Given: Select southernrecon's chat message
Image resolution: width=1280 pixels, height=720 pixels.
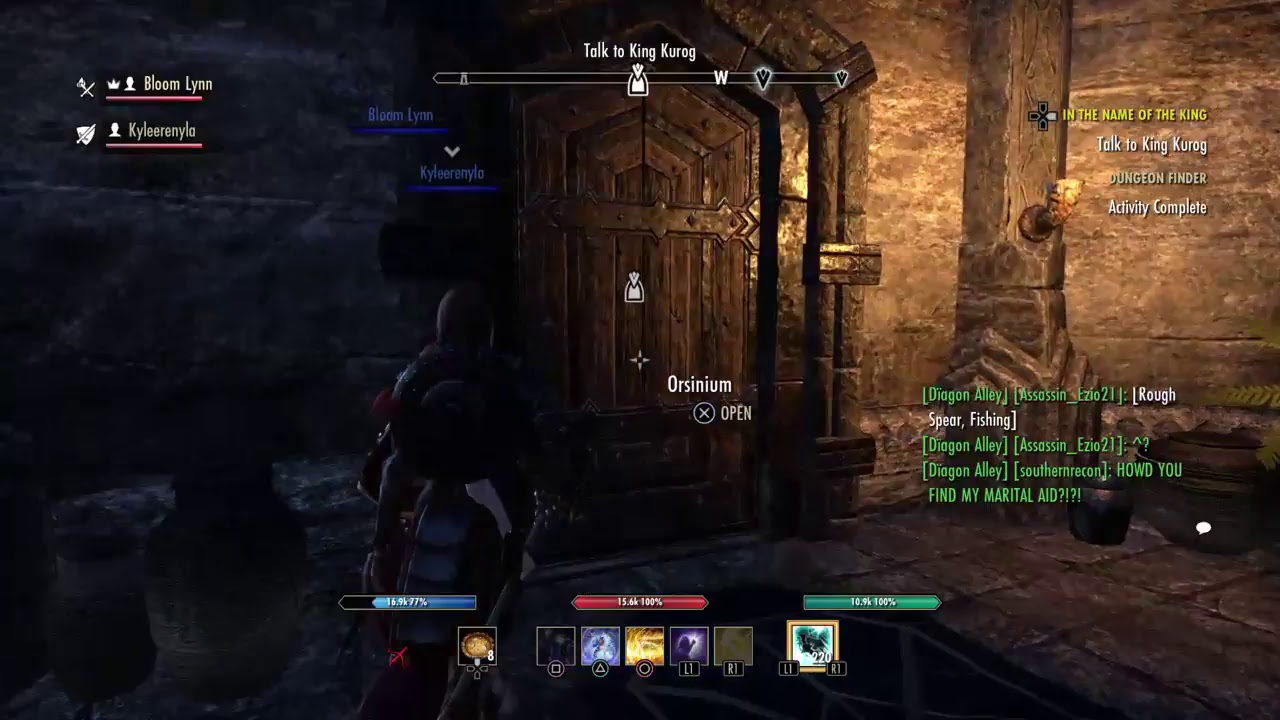Looking at the screenshot, I should pyautogui.click(x=1052, y=482).
